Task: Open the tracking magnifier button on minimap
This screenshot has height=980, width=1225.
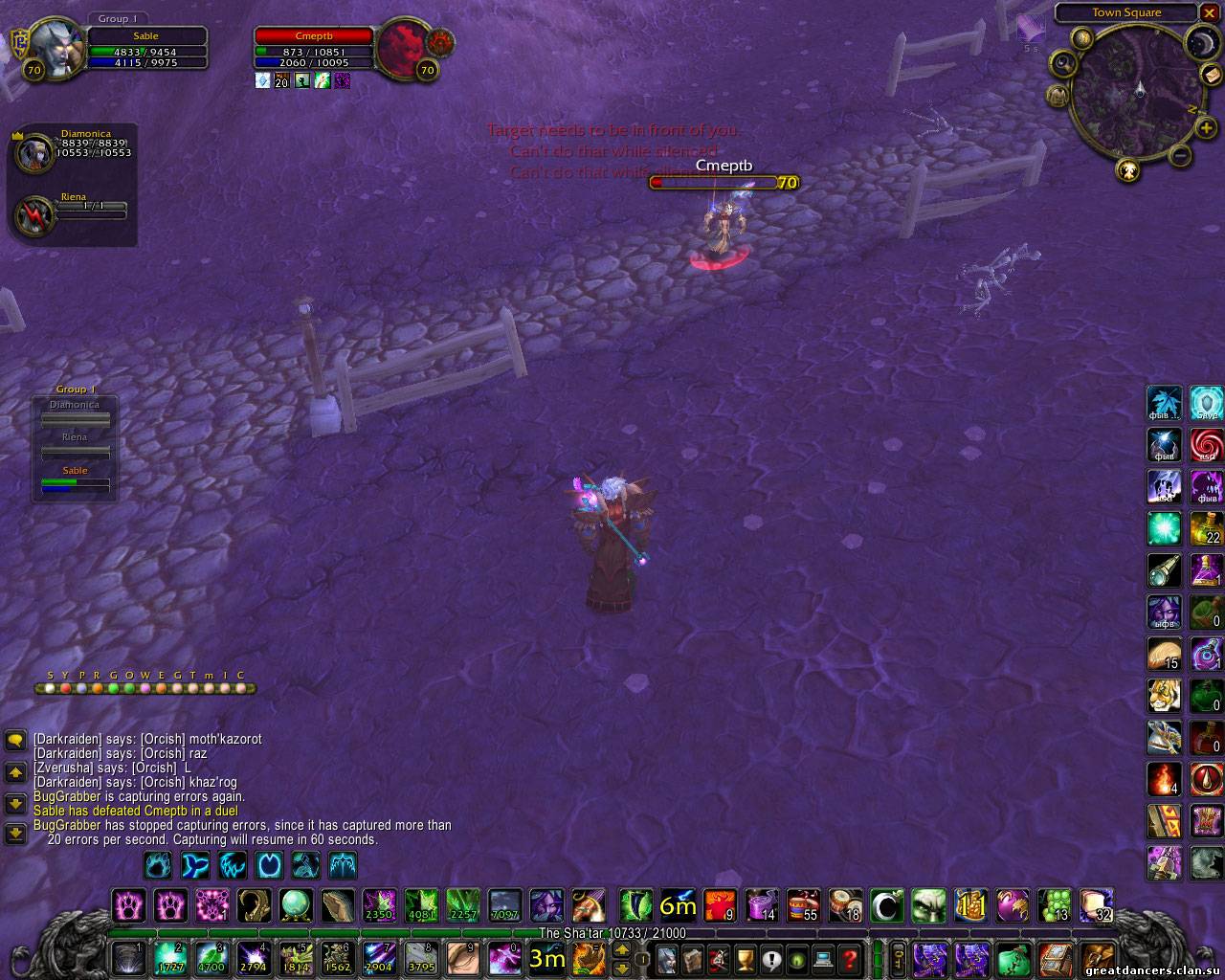Action: coord(1062,63)
